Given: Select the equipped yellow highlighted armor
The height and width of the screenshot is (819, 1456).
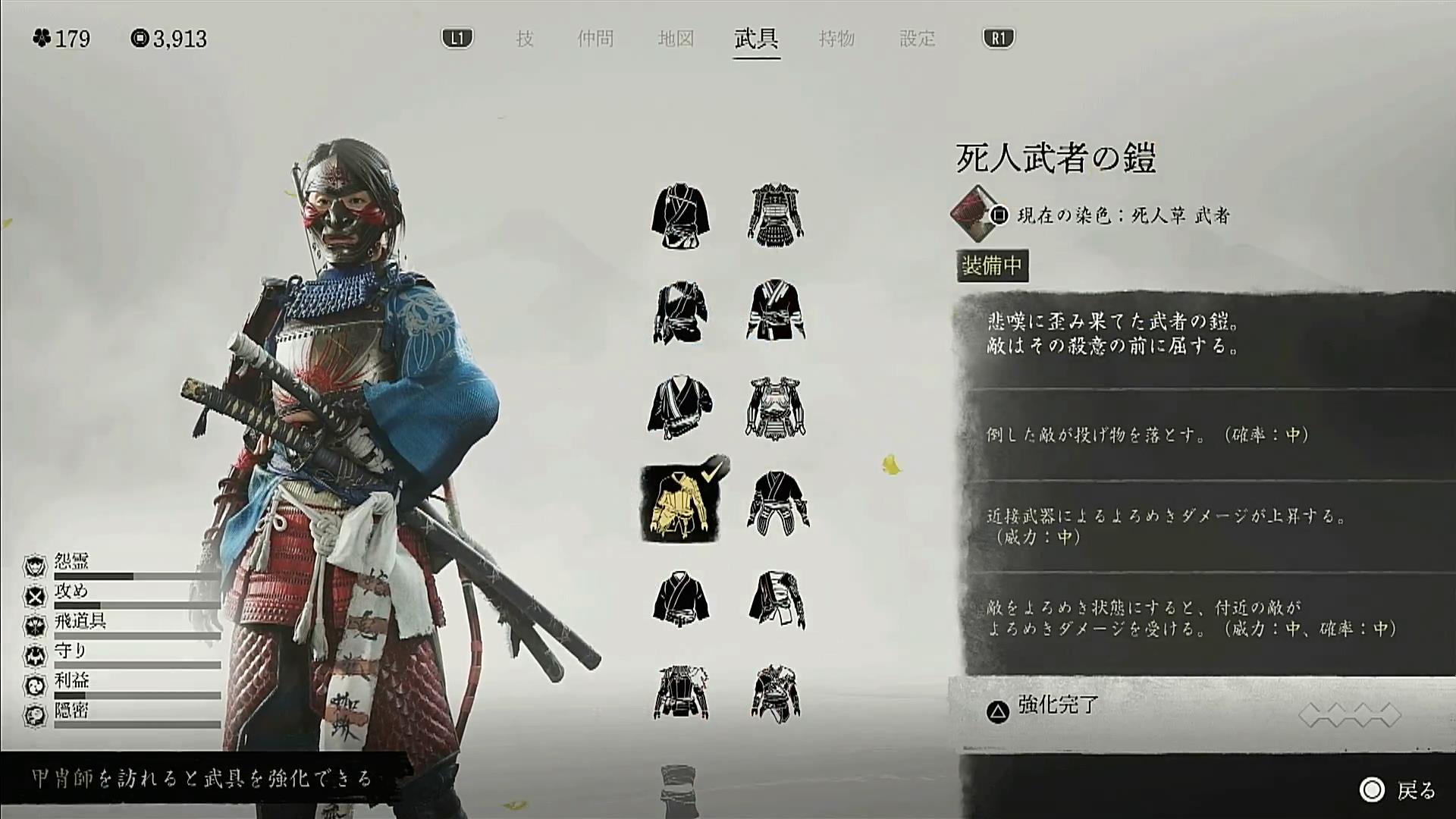Looking at the screenshot, I should coord(681,503).
